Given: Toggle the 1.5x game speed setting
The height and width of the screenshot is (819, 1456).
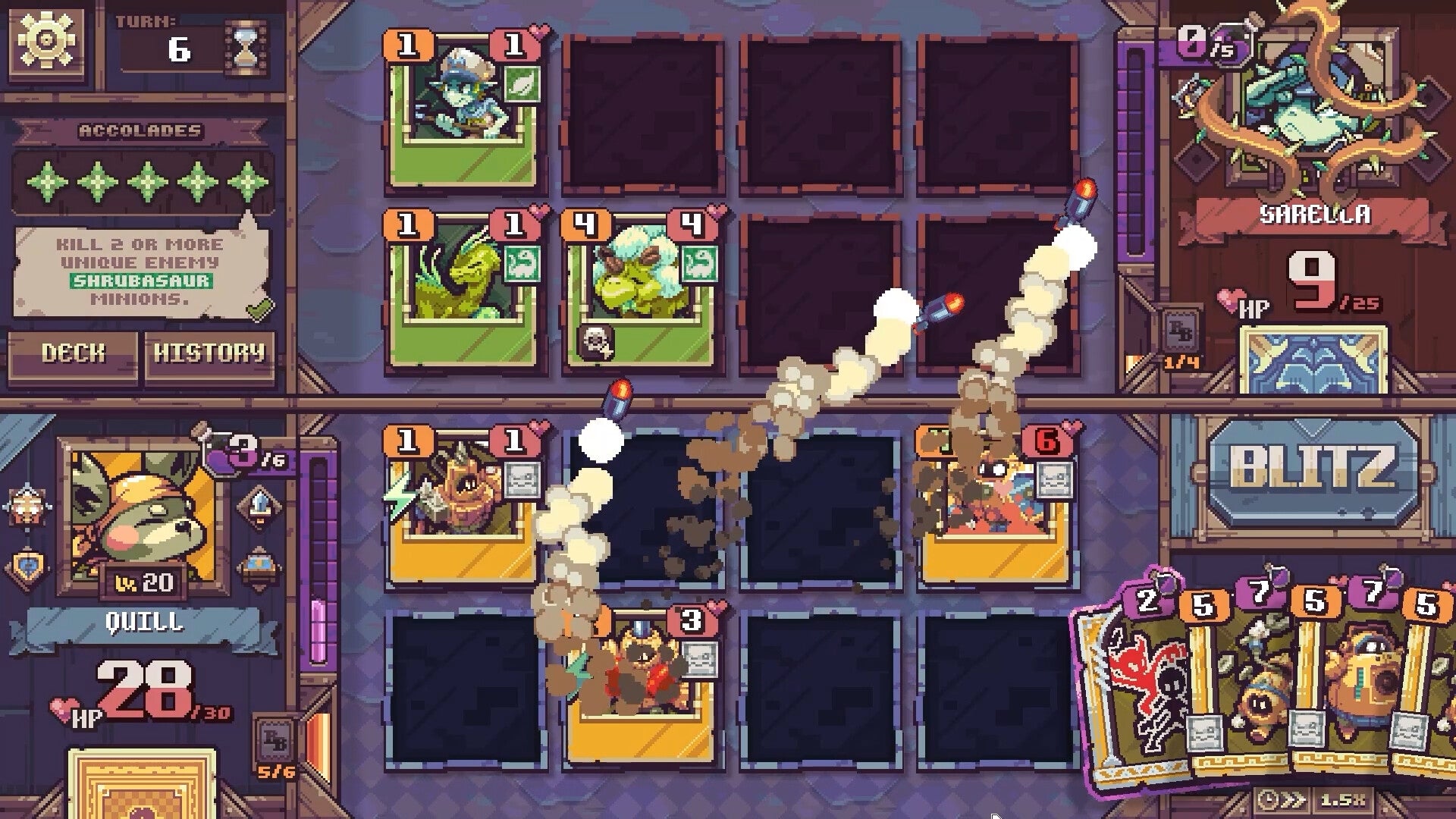Looking at the screenshot, I should 1342,800.
